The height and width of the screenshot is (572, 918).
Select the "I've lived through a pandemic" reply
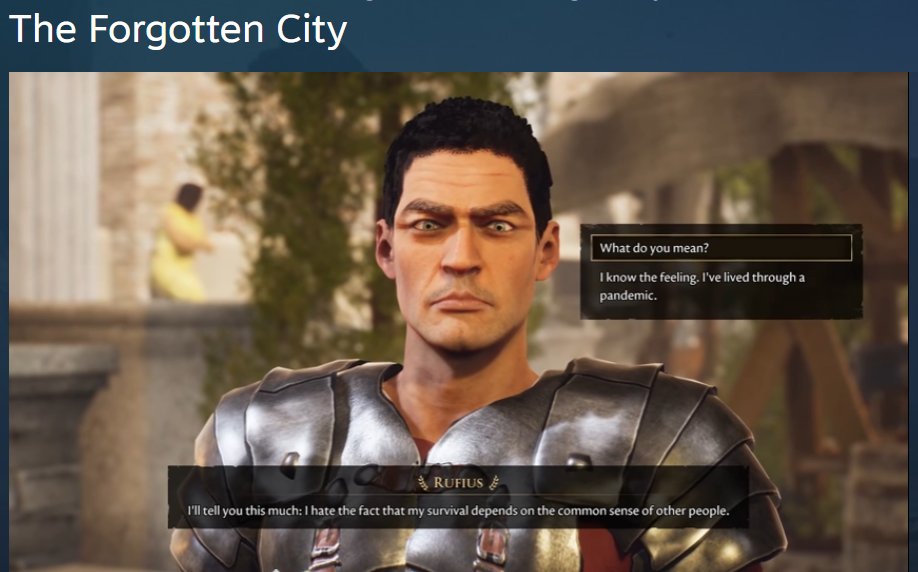pyautogui.click(x=702, y=286)
